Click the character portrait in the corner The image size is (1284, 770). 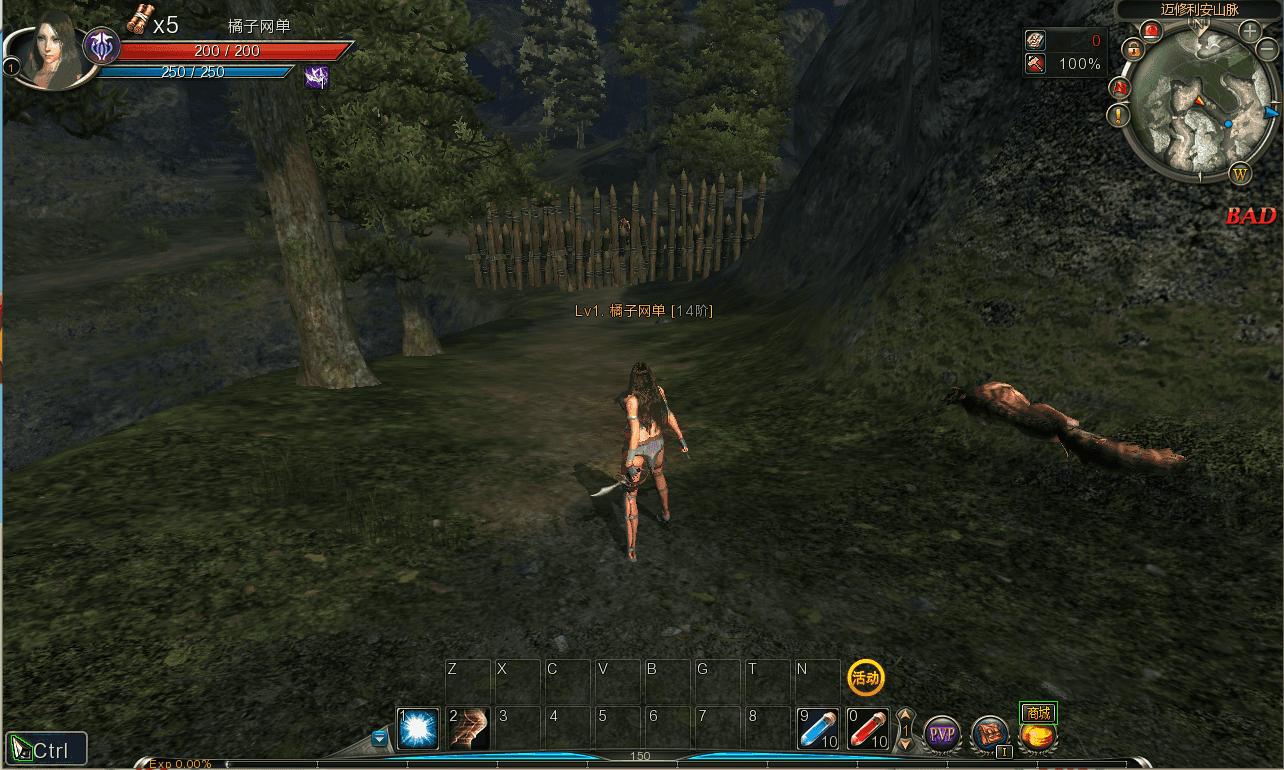pos(50,55)
